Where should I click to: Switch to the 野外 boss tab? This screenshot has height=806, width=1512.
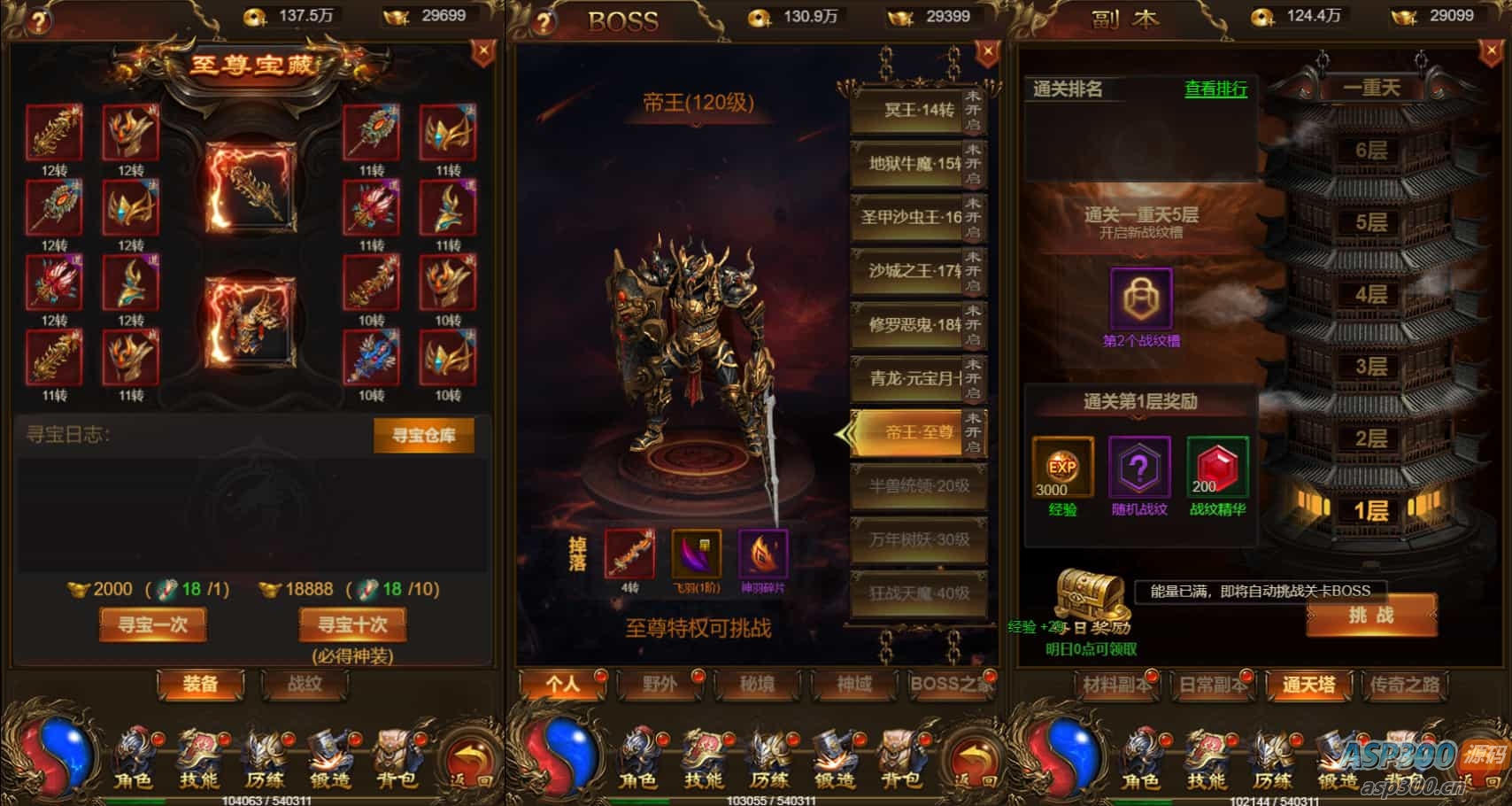pyautogui.click(x=660, y=685)
